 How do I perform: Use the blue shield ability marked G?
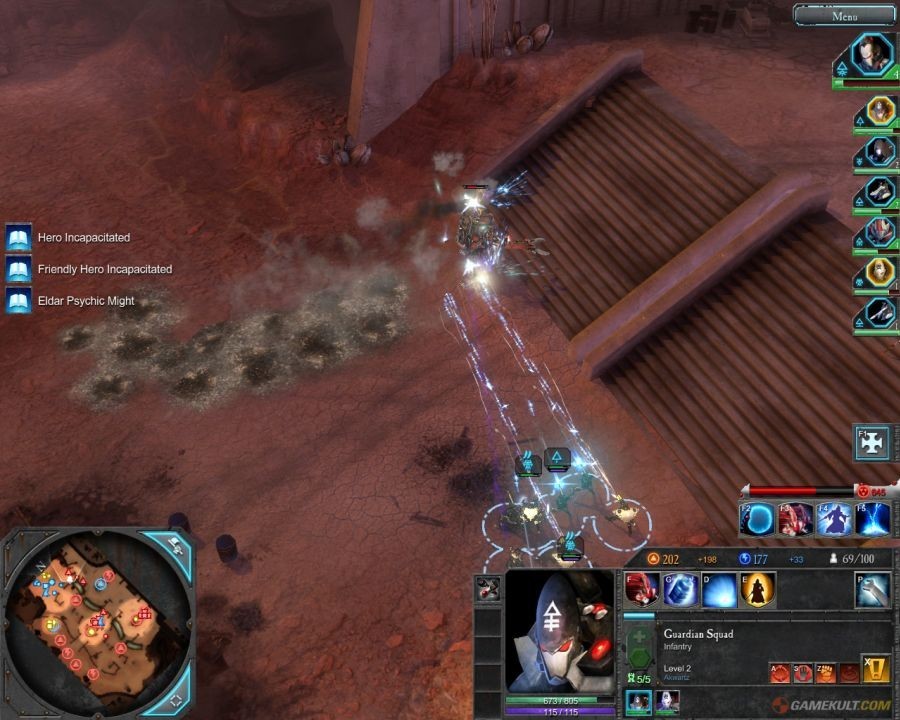679,590
